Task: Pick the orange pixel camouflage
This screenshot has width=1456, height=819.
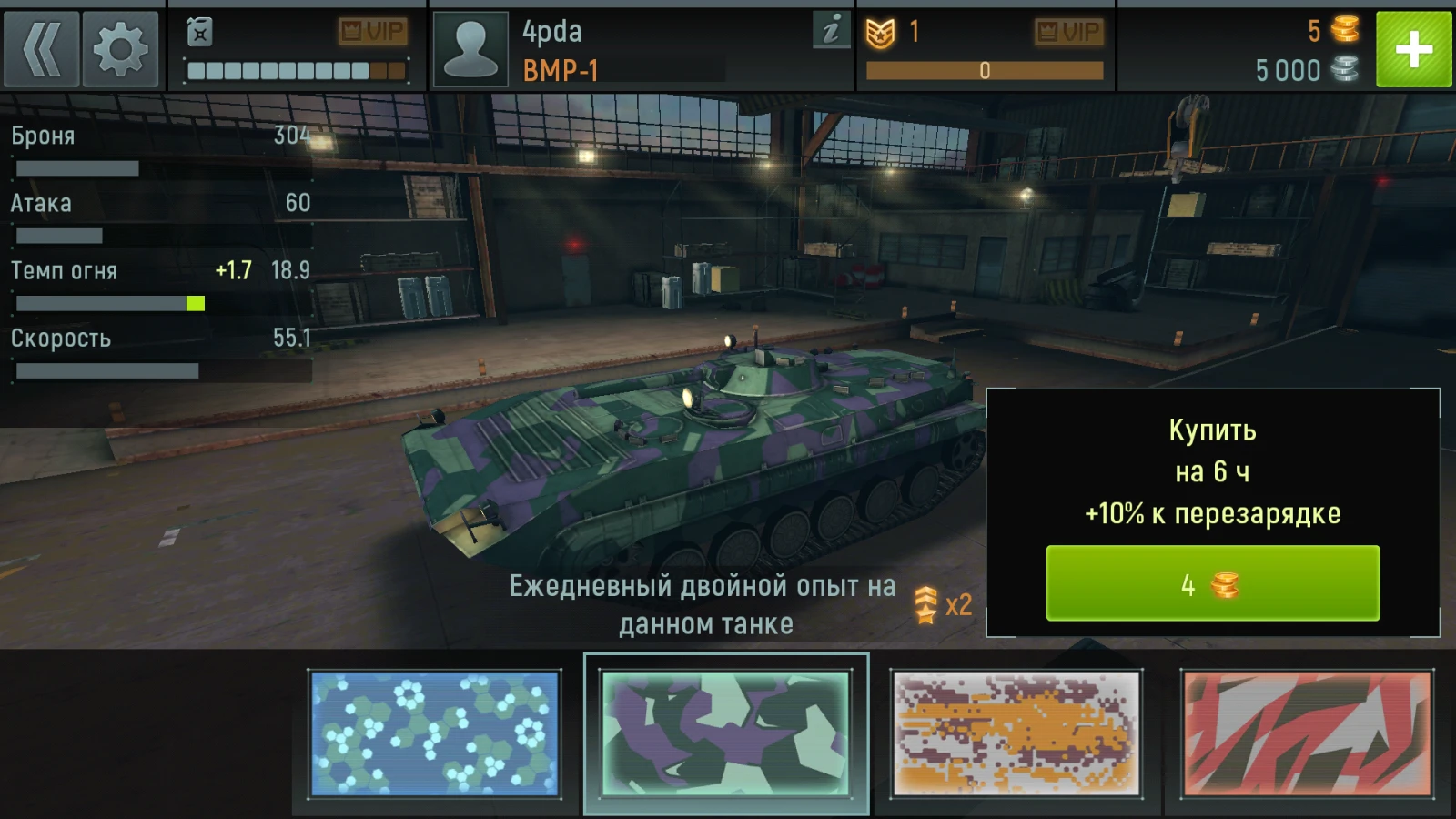Action: [1016, 733]
